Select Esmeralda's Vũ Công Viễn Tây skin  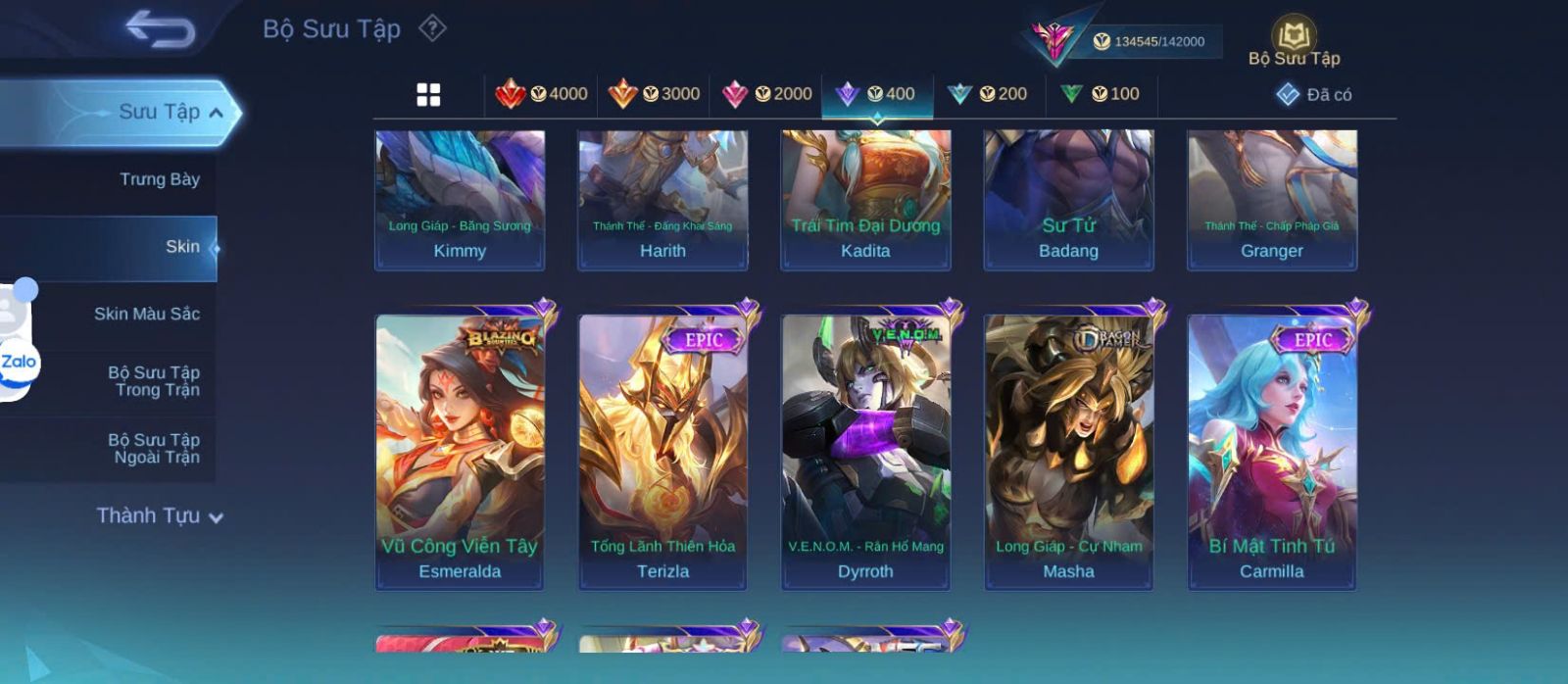(x=460, y=451)
